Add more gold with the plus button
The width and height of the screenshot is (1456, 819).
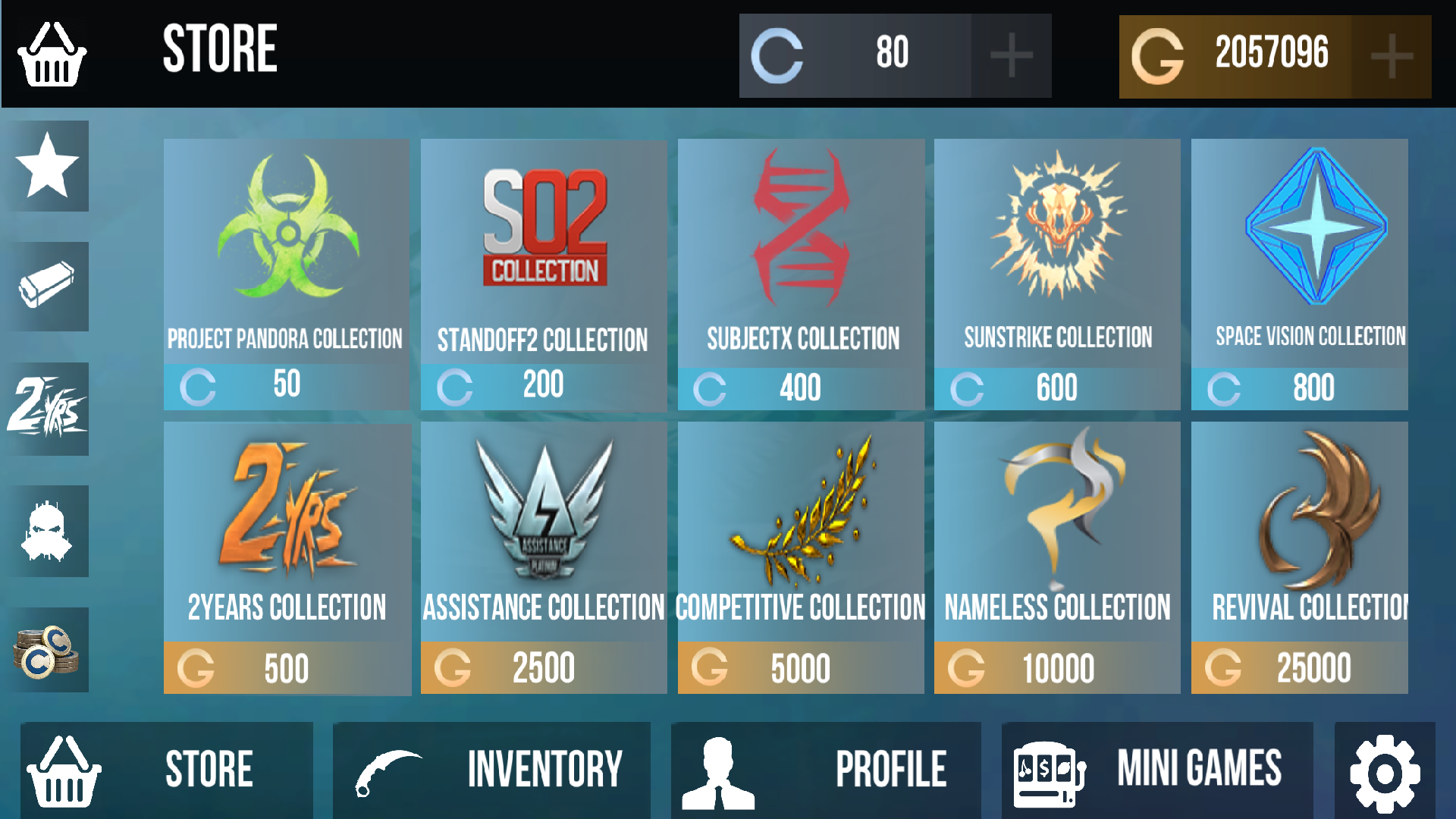pos(1390,54)
